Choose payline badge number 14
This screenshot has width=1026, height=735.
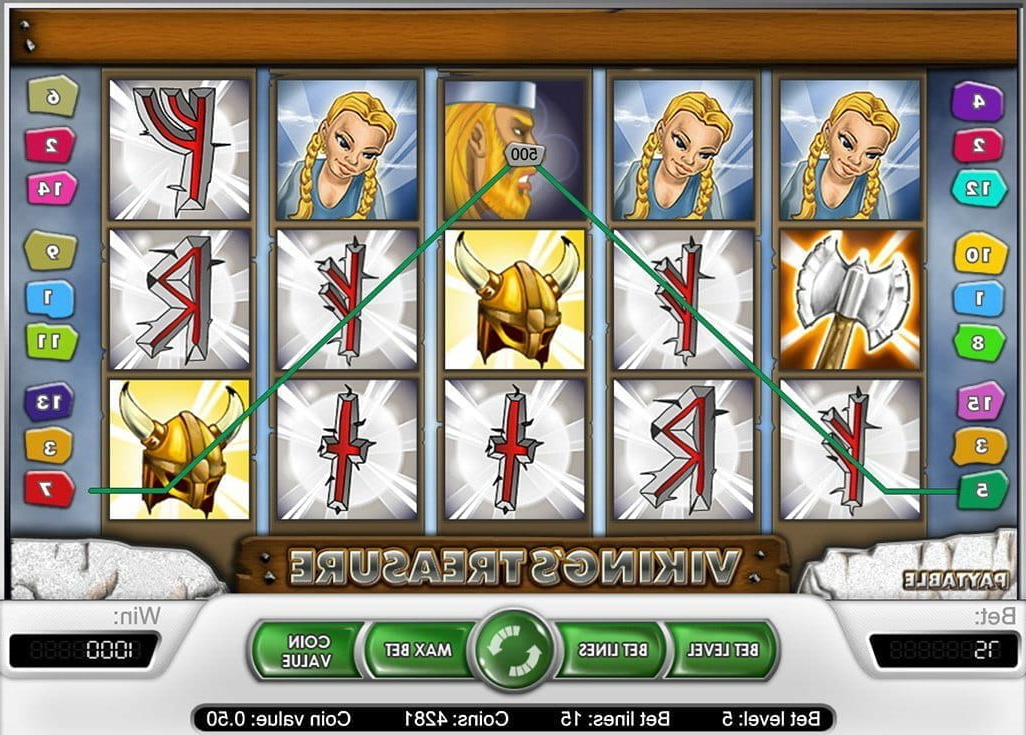pos(52,187)
